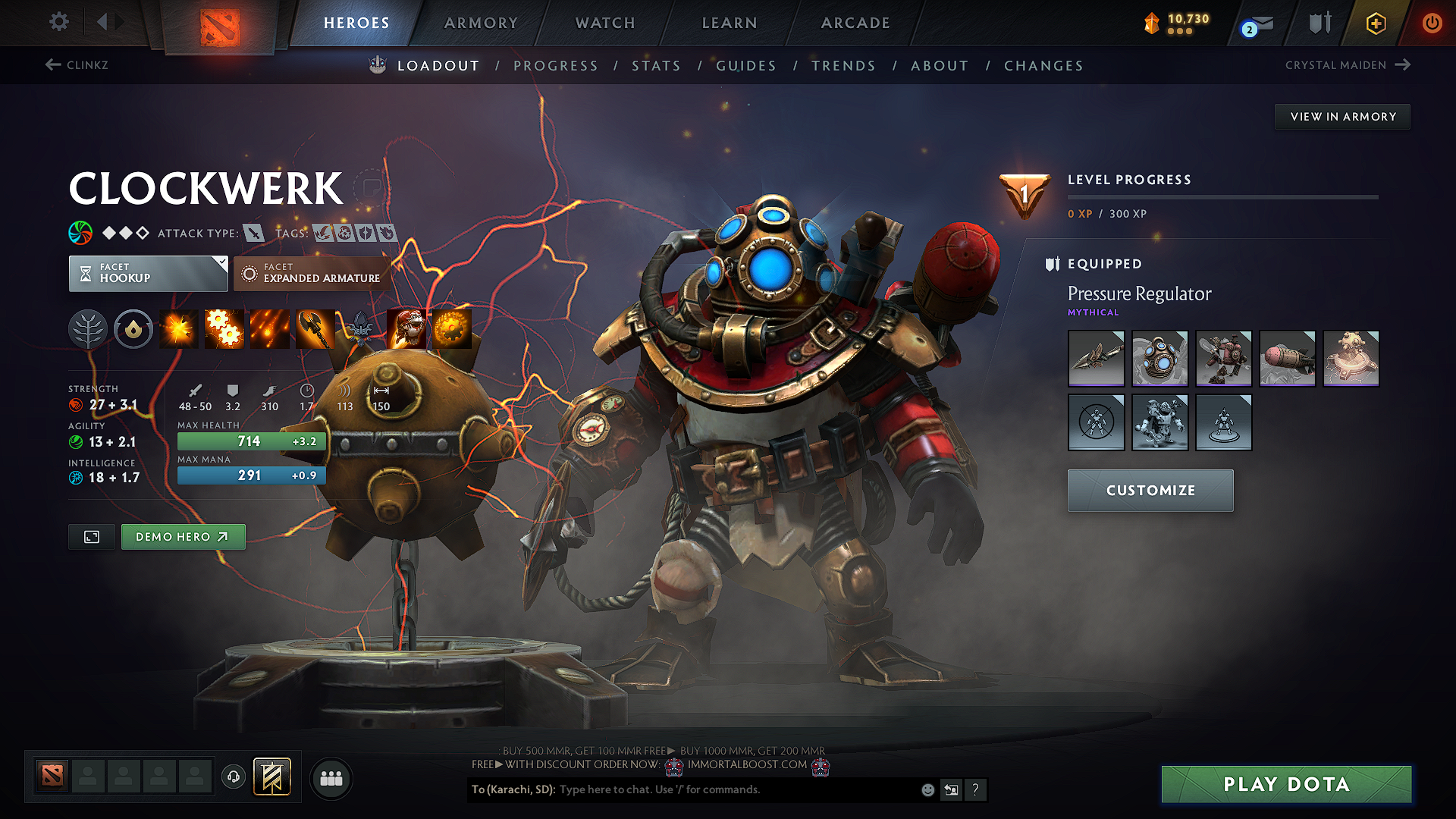This screenshot has height=819, width=1456.
Task: Go to next hero Crystal Maiden
Action: click(1347, 65)
